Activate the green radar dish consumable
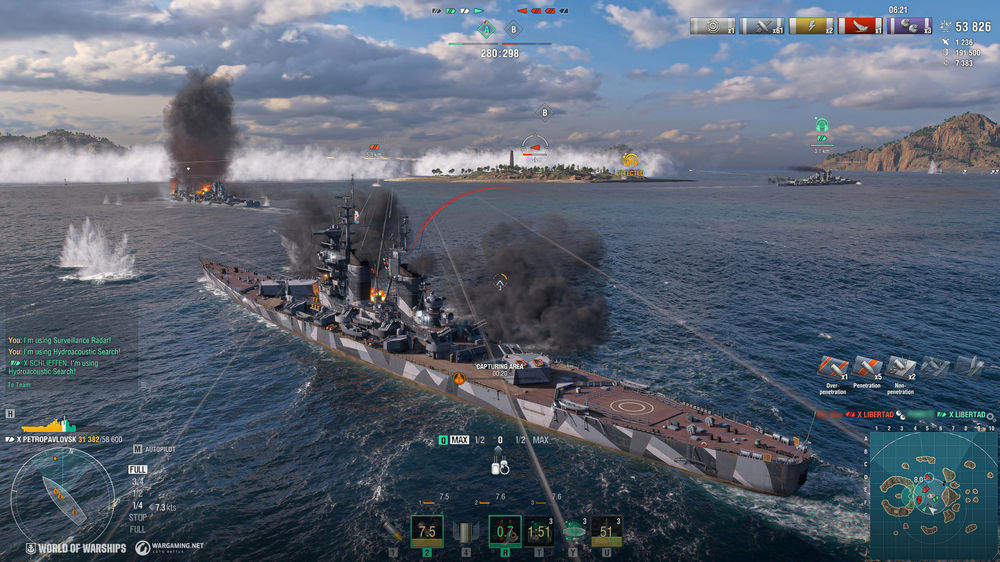This screenshot has width=1000, height=562. pyautogui.click(x=573, y=531)
